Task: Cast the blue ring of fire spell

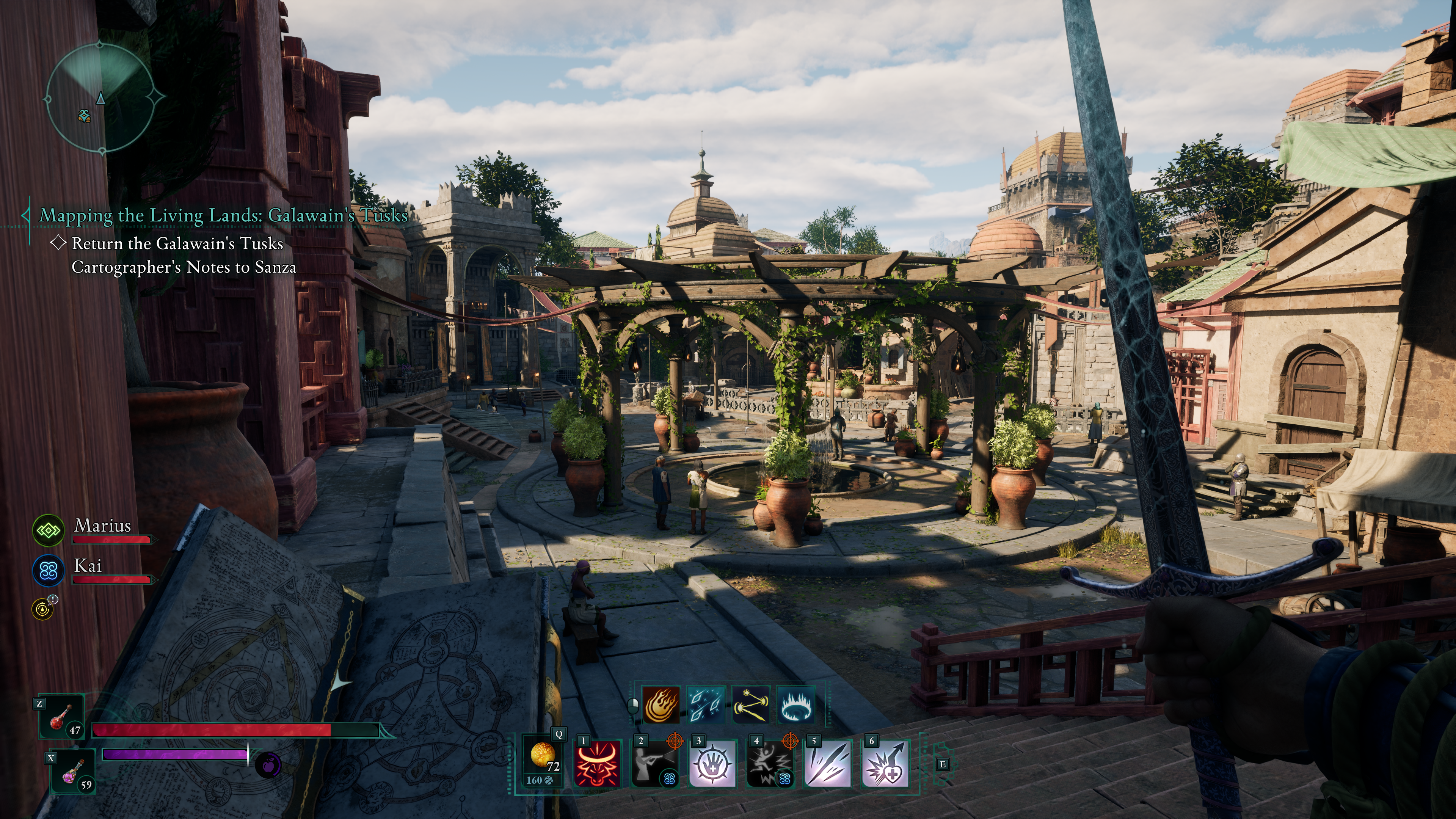Action: 796,705
